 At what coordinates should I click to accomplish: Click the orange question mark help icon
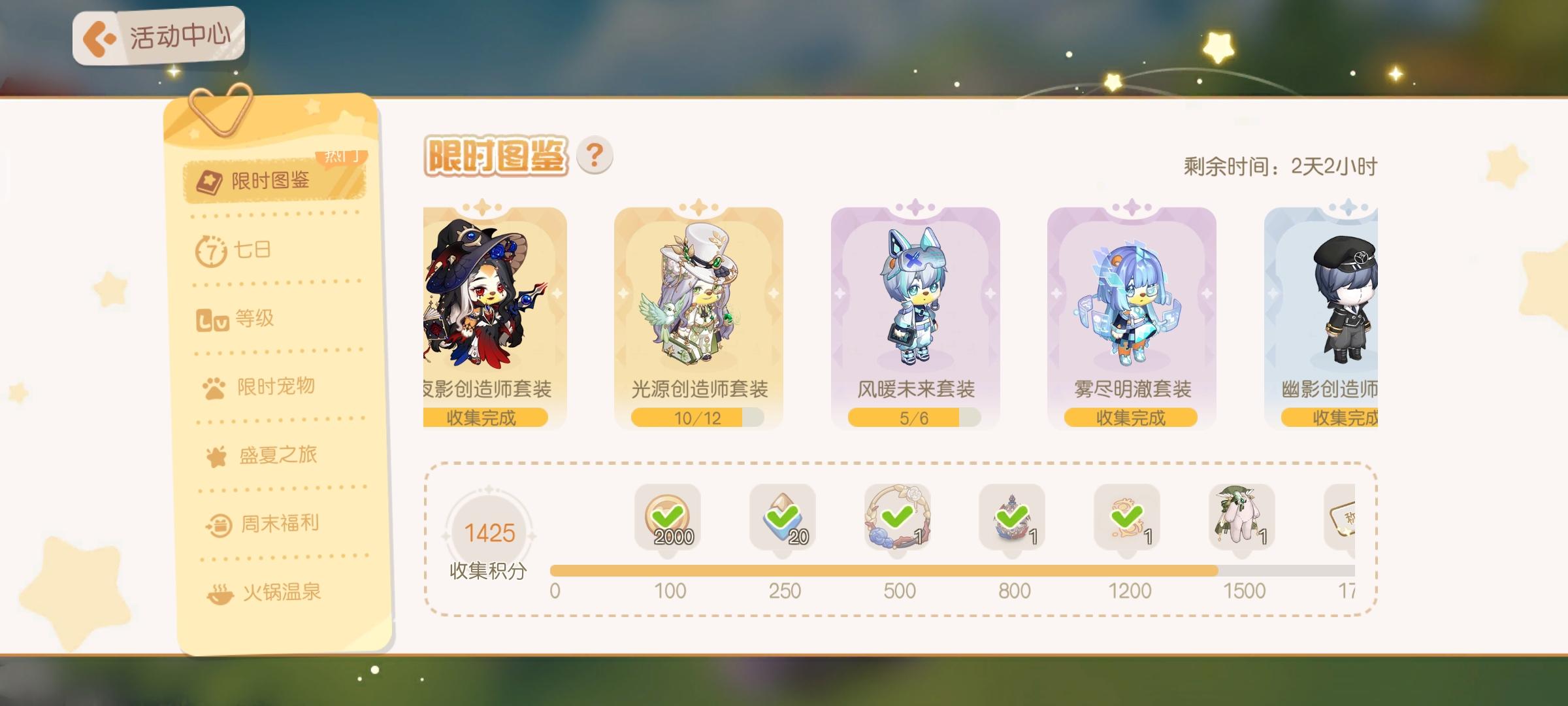[x=594, y=155]
